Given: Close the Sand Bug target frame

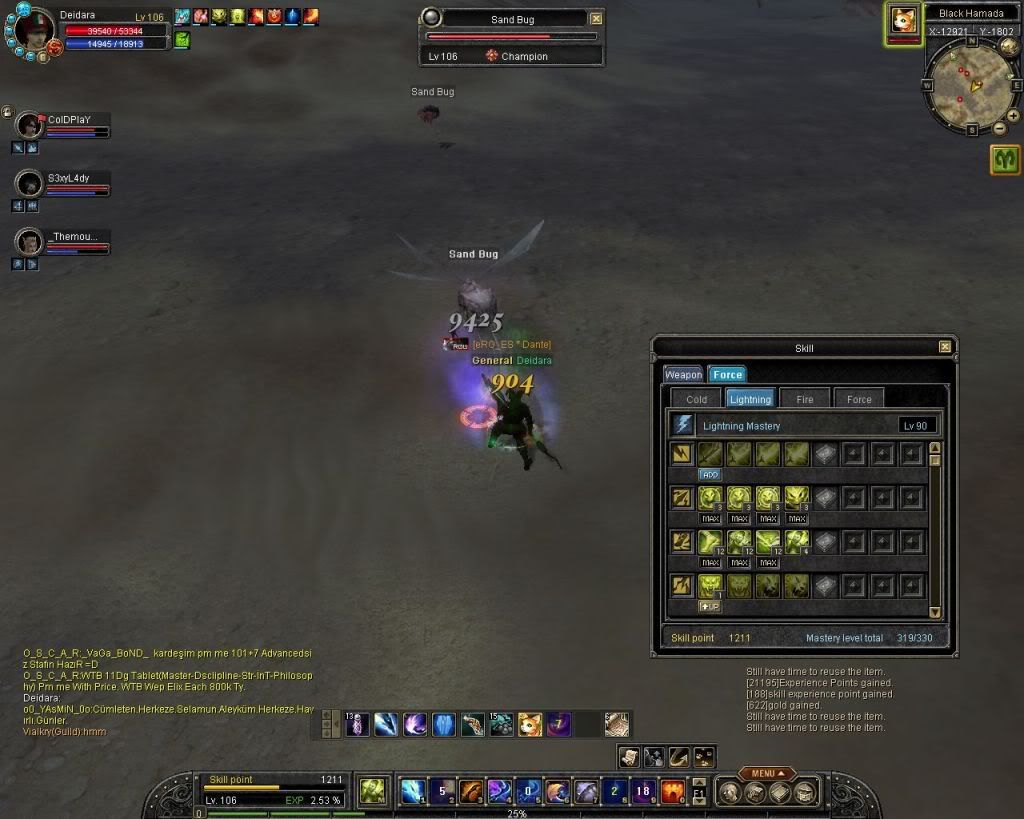Looking at the screenshot, I should coord(596,18).
